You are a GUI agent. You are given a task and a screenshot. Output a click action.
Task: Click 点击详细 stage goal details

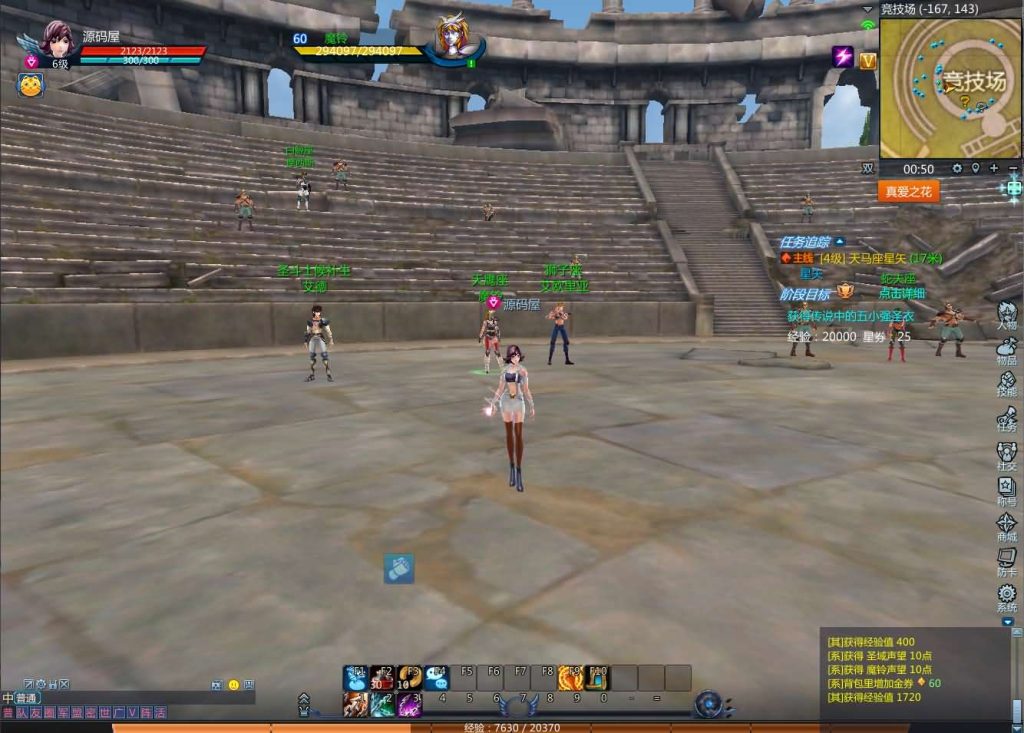pos(902,293)
